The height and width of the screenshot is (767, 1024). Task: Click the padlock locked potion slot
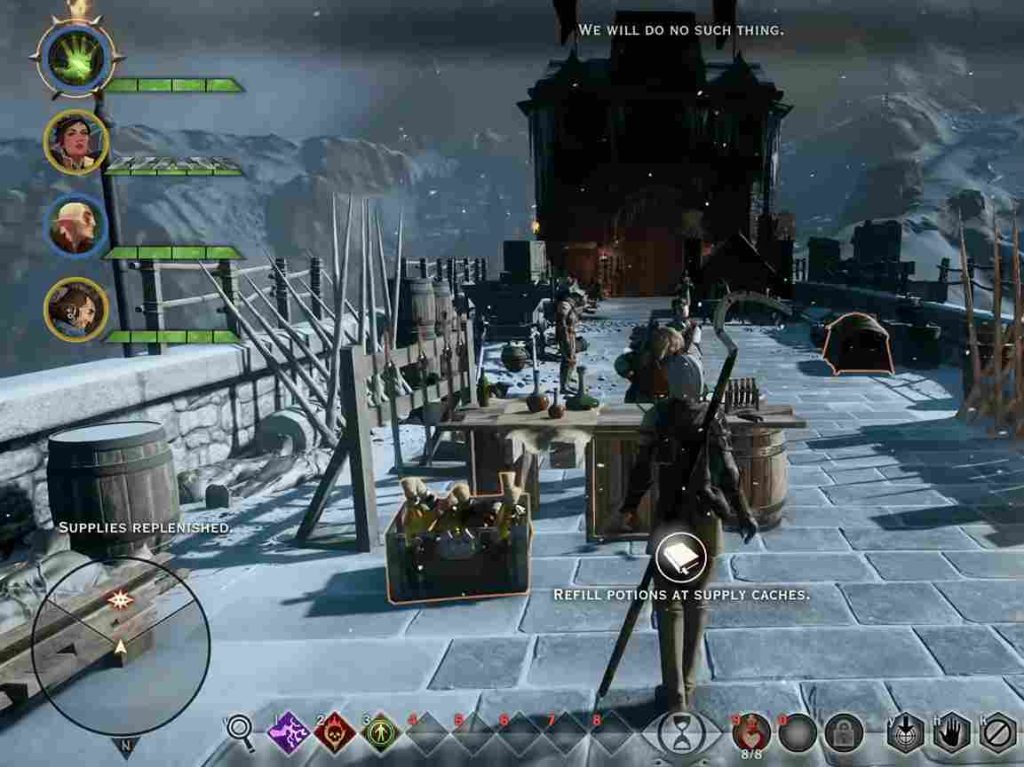[843, 733]
